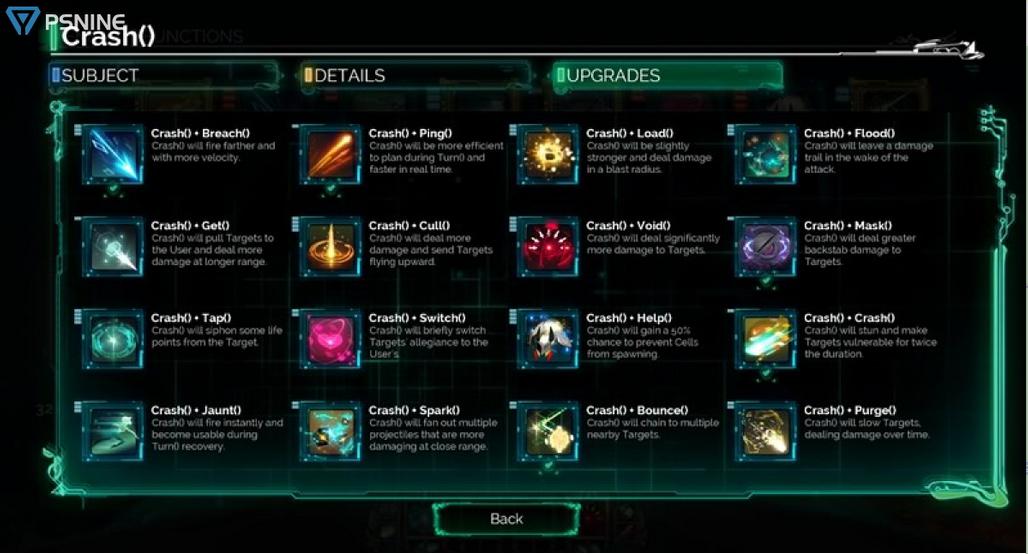Select the Crash() + Switch() upgrade icon
1028x554 pixels.
tap(331, 339)
